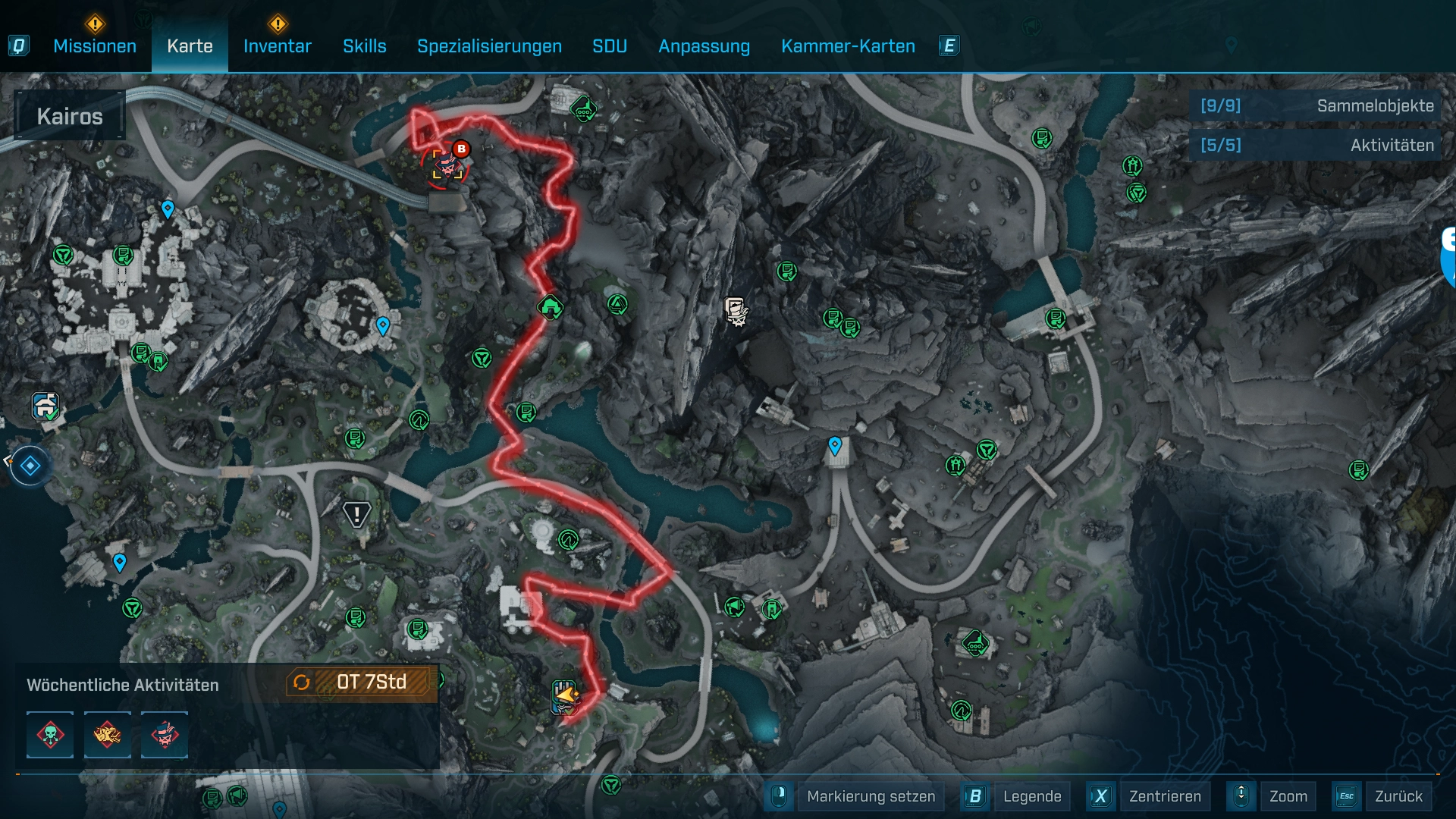1456x819 pixels.
Task: Click the green house safehouse marker on route
Action: pos(551,307)
